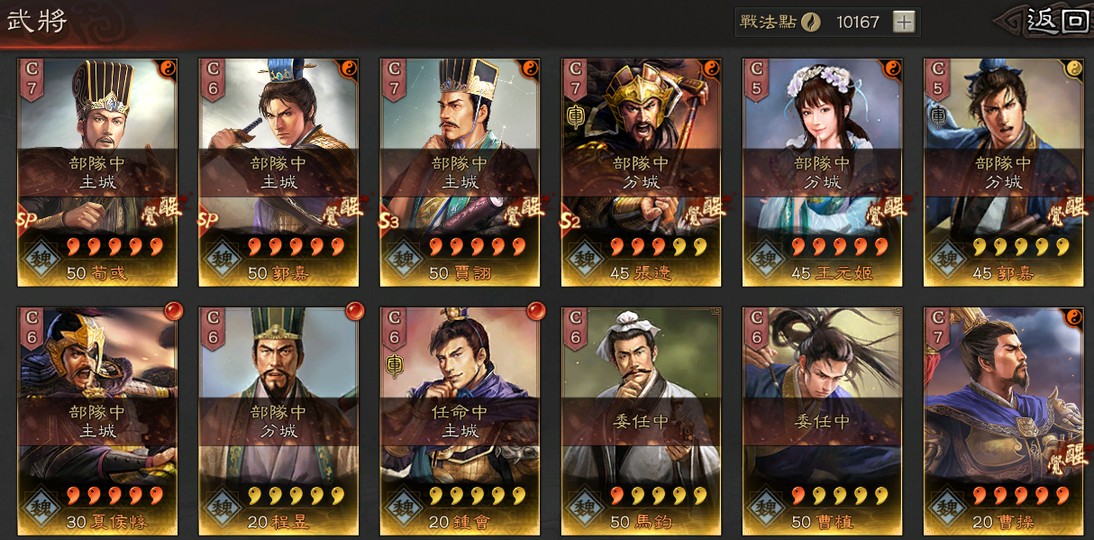Screen dimensions: 1094x540
Task: Choose the 馬鈞 general card
Action: (x=642, y=420)
